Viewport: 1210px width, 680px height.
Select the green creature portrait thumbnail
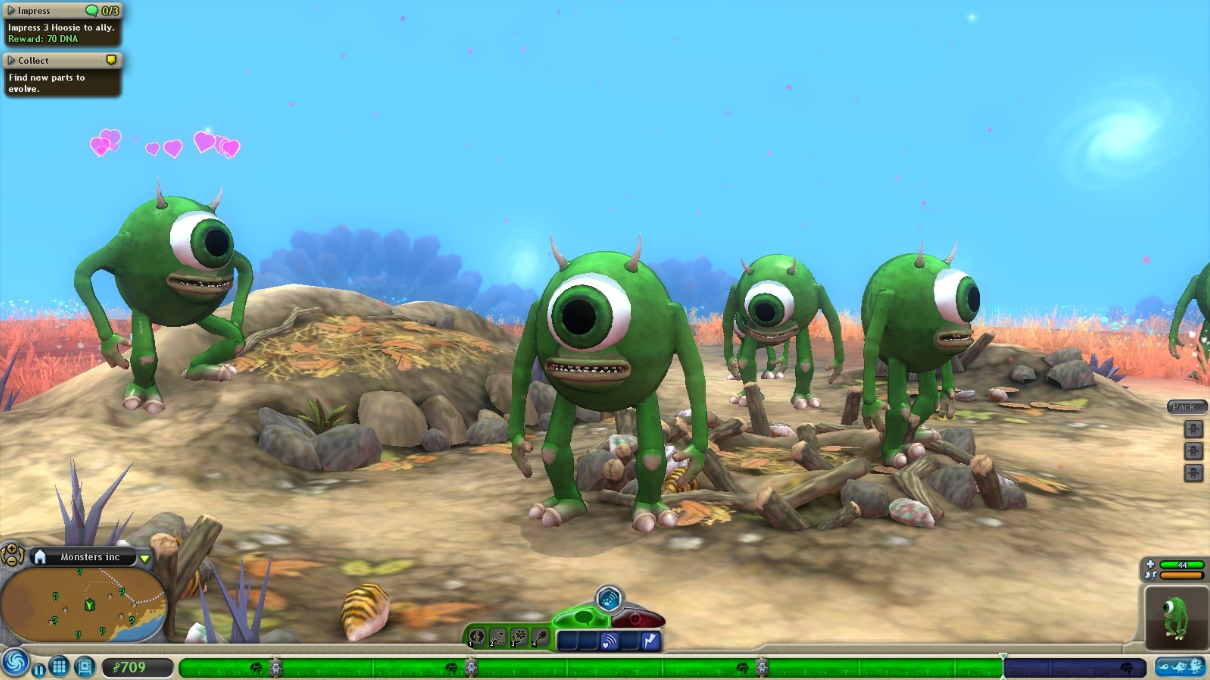[1174, 617]
